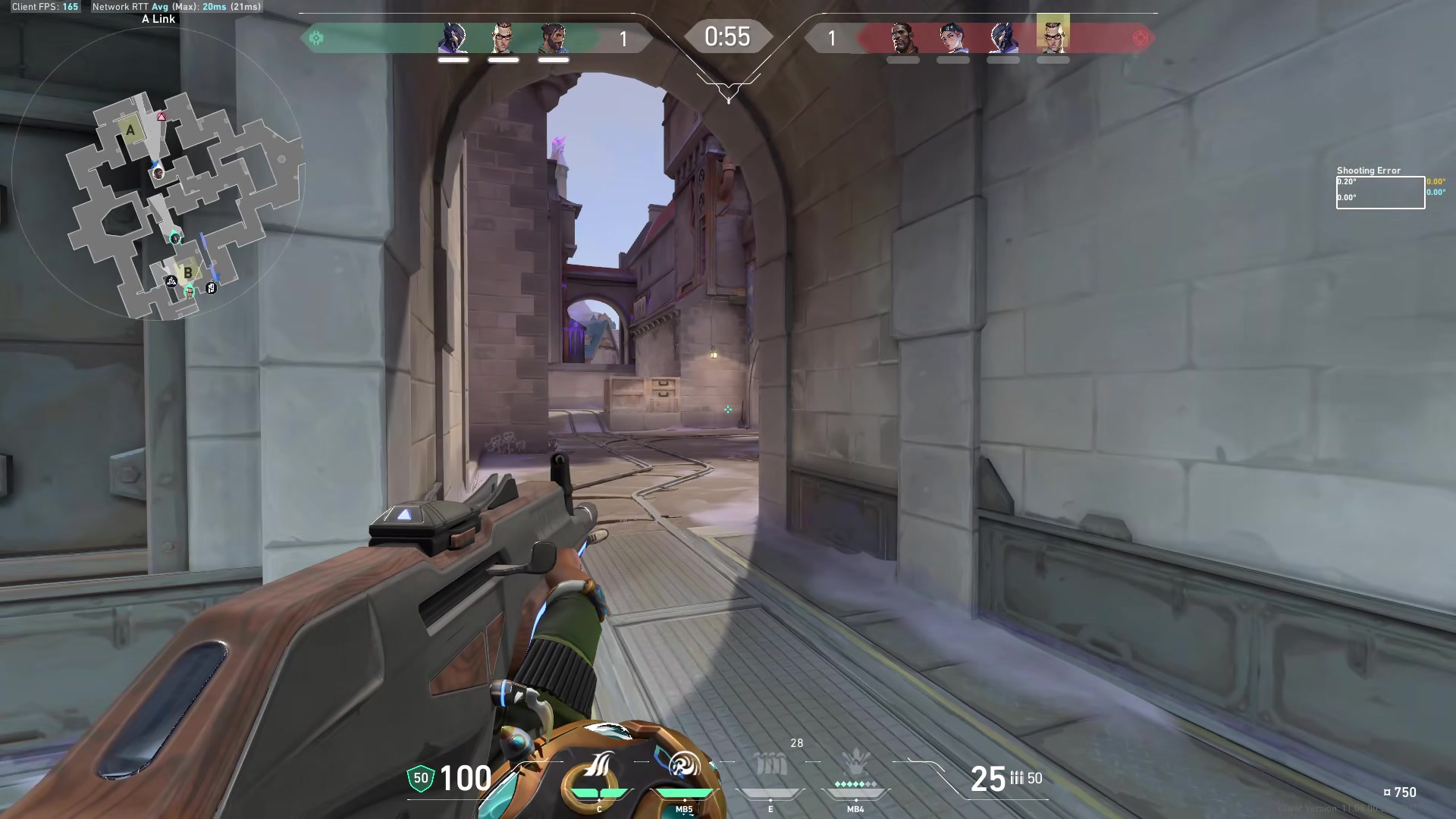The width and height of the screenshot is (1456, 819).
Task: Click green team's hooded Omen portrait
Action: (x=453, y=38)
